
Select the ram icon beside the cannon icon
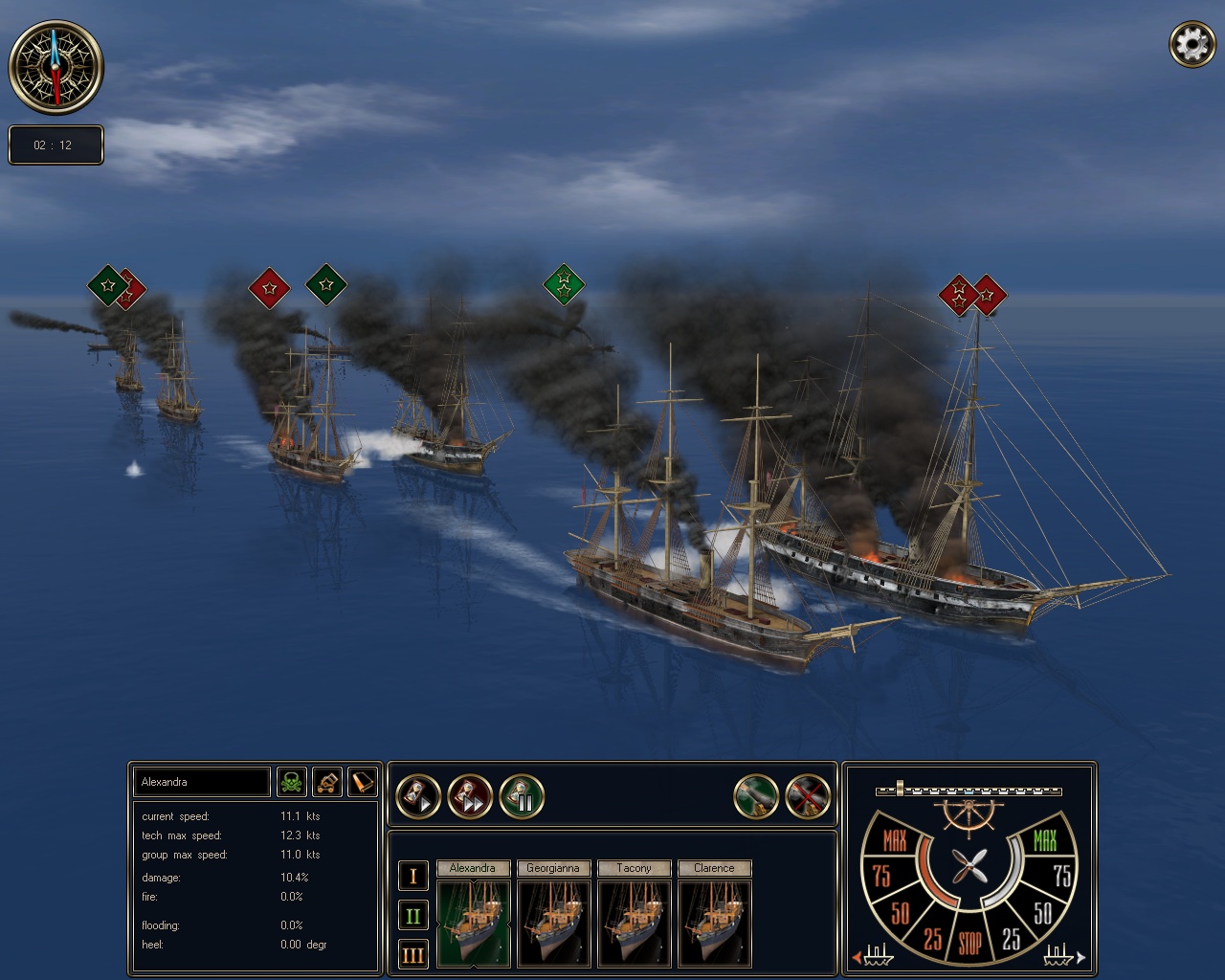point(361,782)
